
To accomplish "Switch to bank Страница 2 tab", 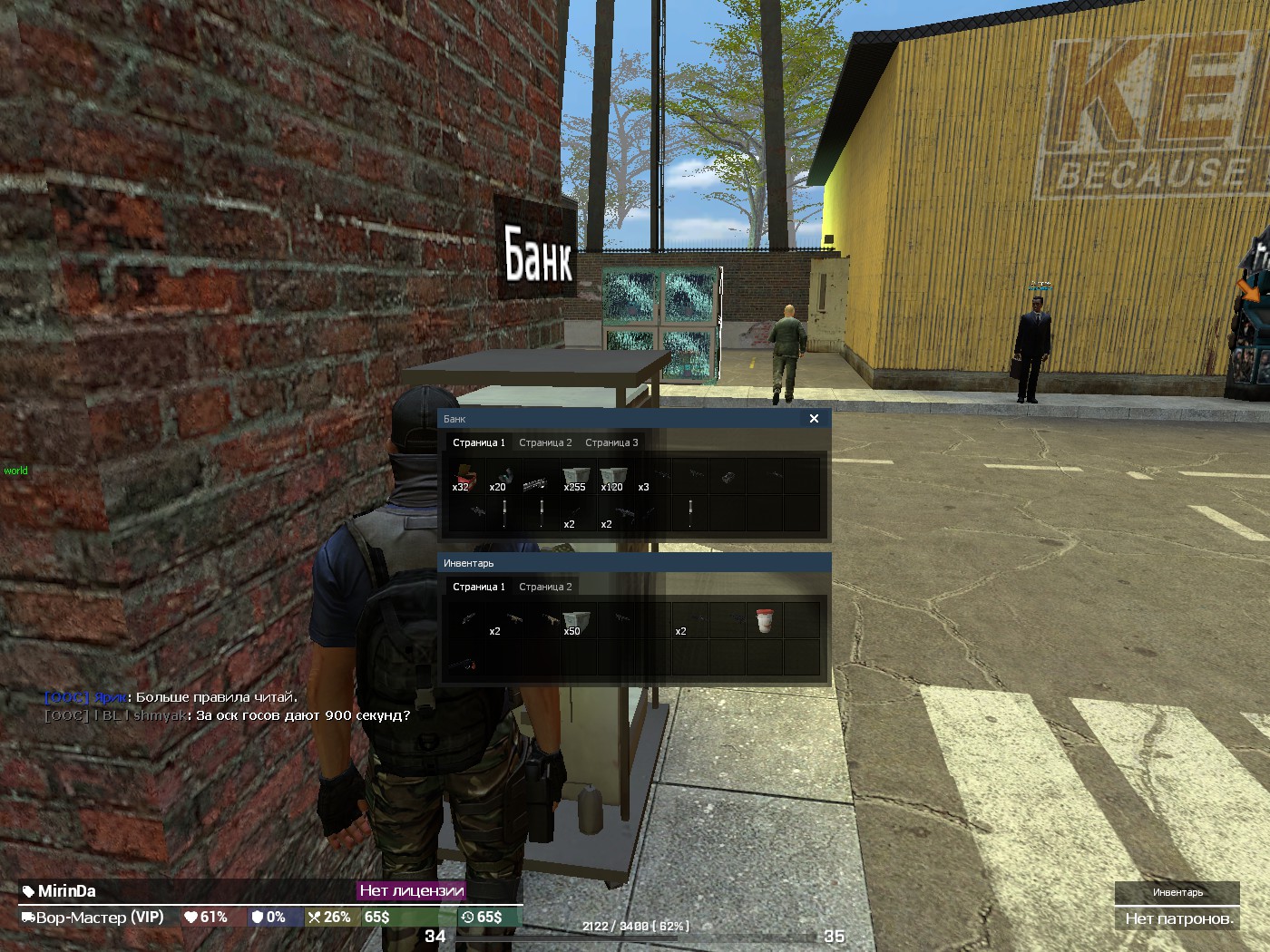I will click(545, 442).
